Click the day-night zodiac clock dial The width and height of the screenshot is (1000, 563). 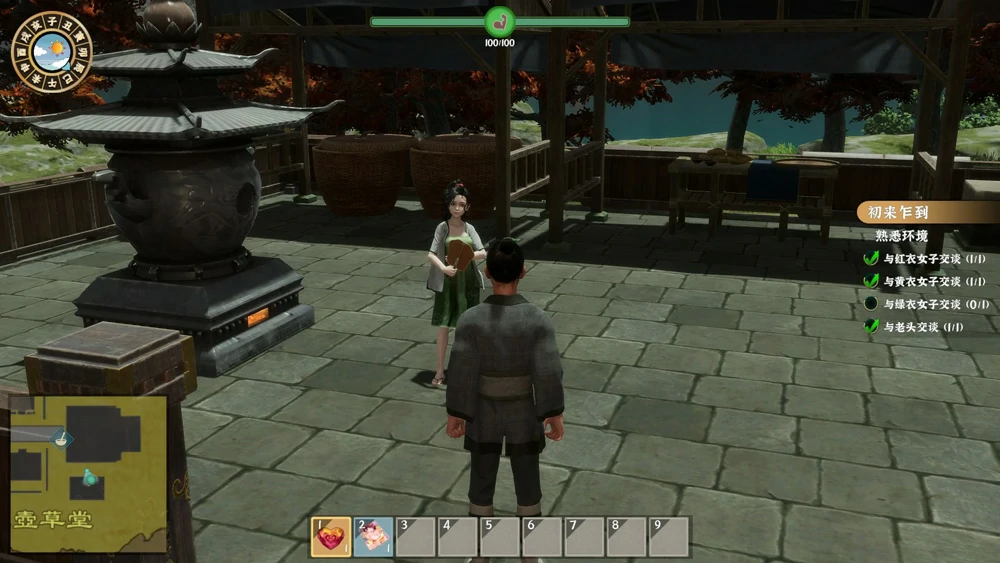52,52
